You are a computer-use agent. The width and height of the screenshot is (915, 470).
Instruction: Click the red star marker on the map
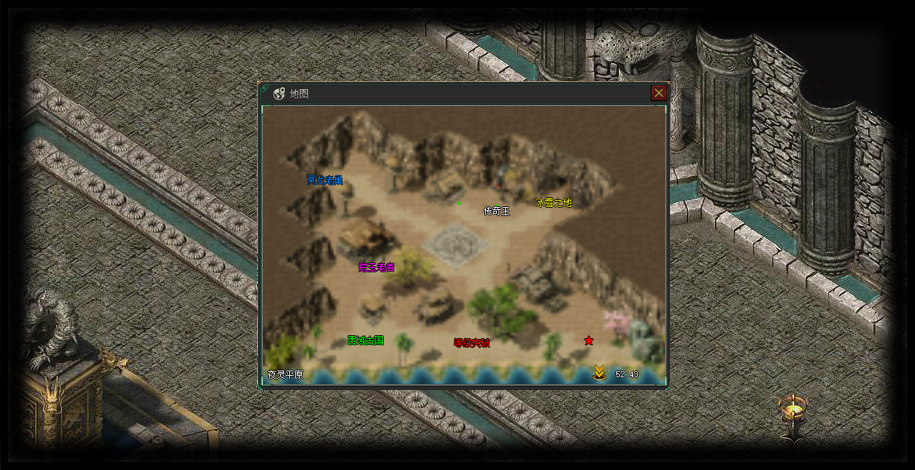pos(589,341)
